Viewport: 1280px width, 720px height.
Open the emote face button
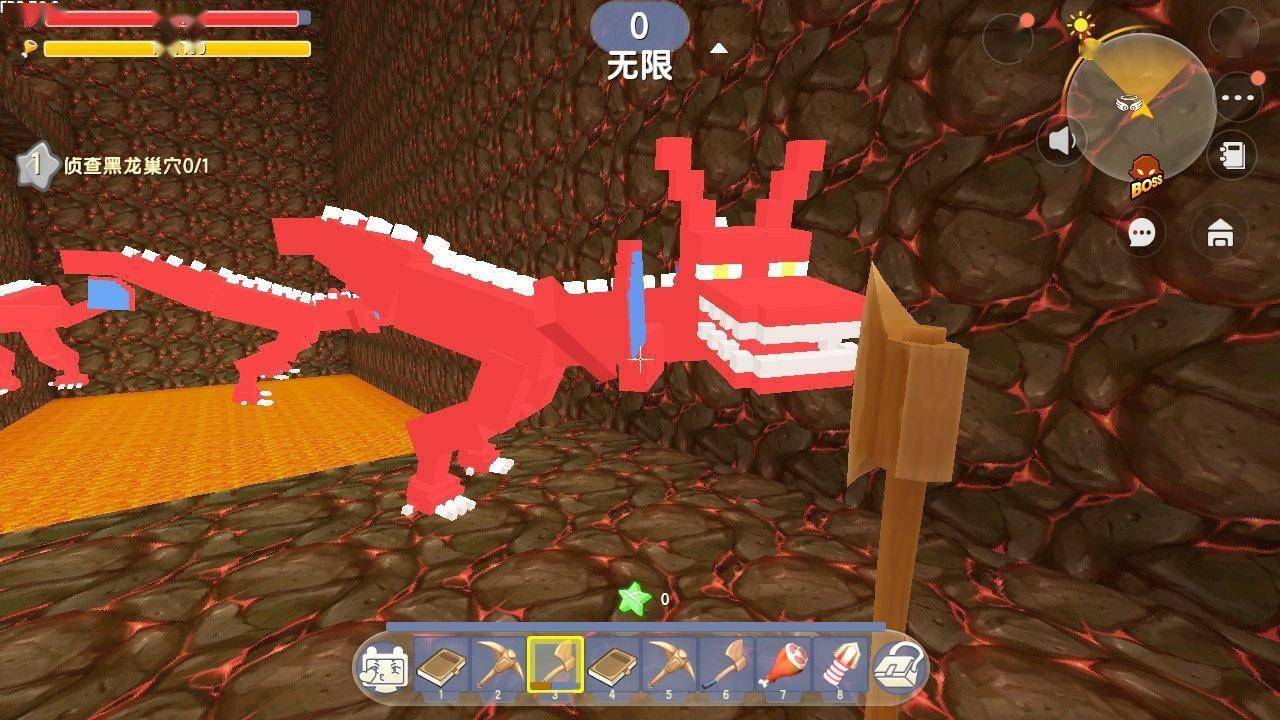pos(382,665)
